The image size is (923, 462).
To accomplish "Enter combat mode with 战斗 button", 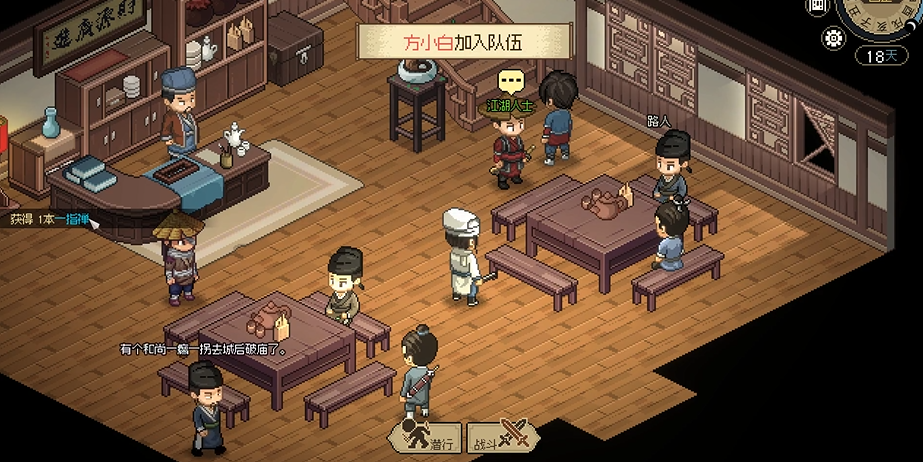I will click(x=503, y=437).
